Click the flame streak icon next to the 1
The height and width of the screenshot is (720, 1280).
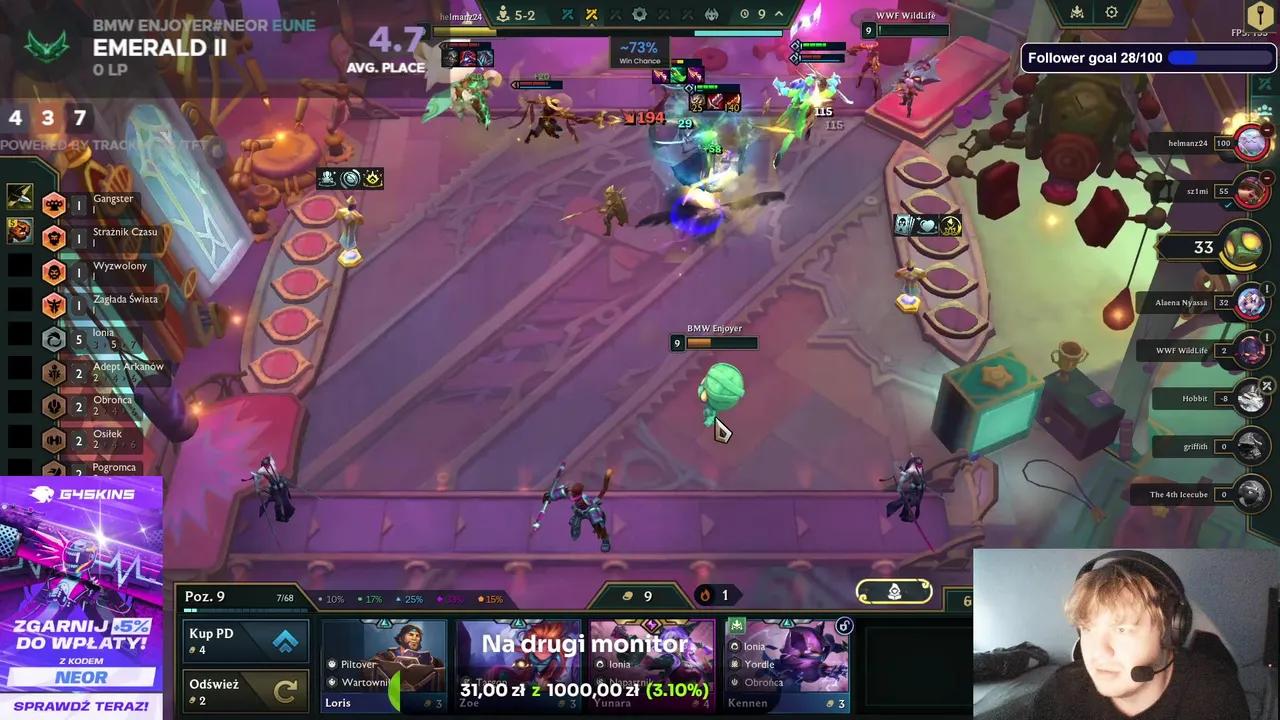point(706,595)
